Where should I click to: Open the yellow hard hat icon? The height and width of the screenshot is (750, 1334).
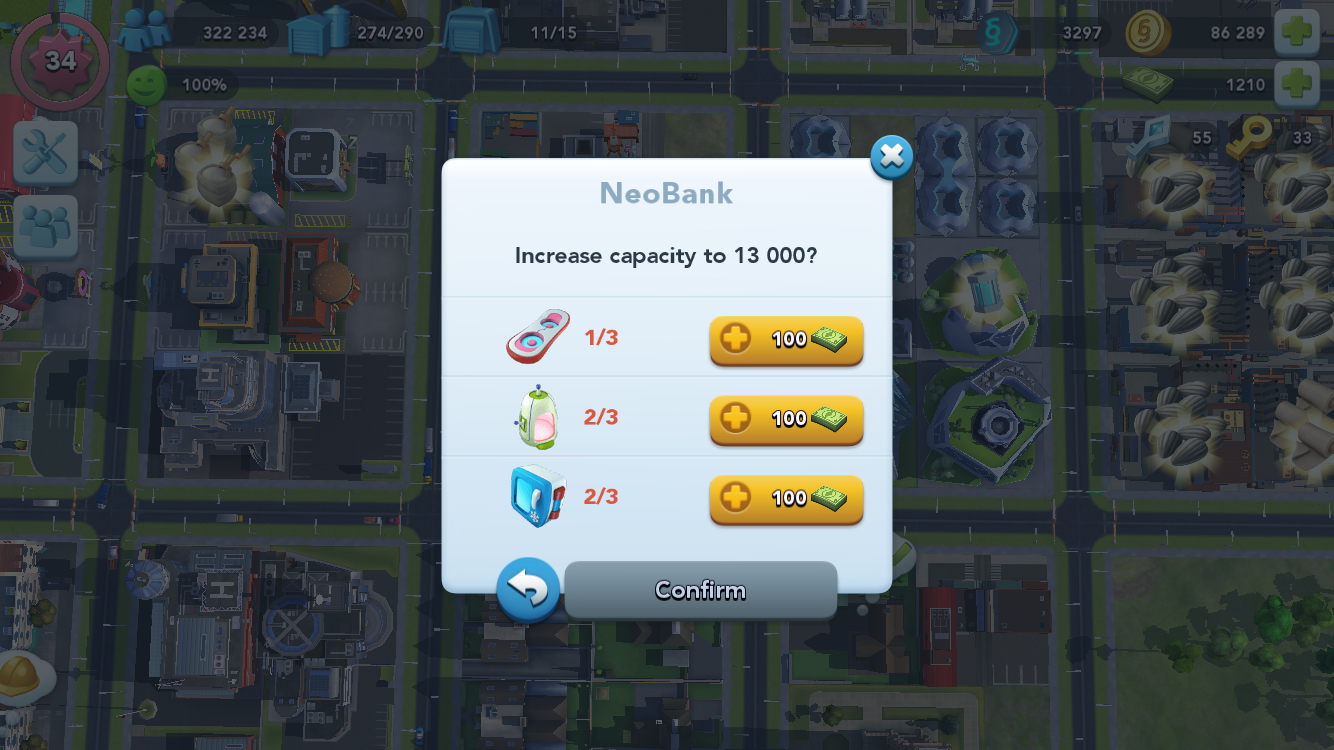pyautogui.click(x=22, y=676)
